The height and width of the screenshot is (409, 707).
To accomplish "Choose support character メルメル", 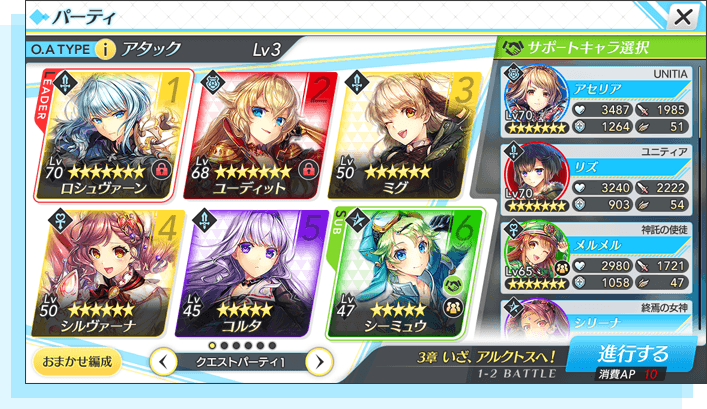I will pyautogui.click(x=600, y=259).
